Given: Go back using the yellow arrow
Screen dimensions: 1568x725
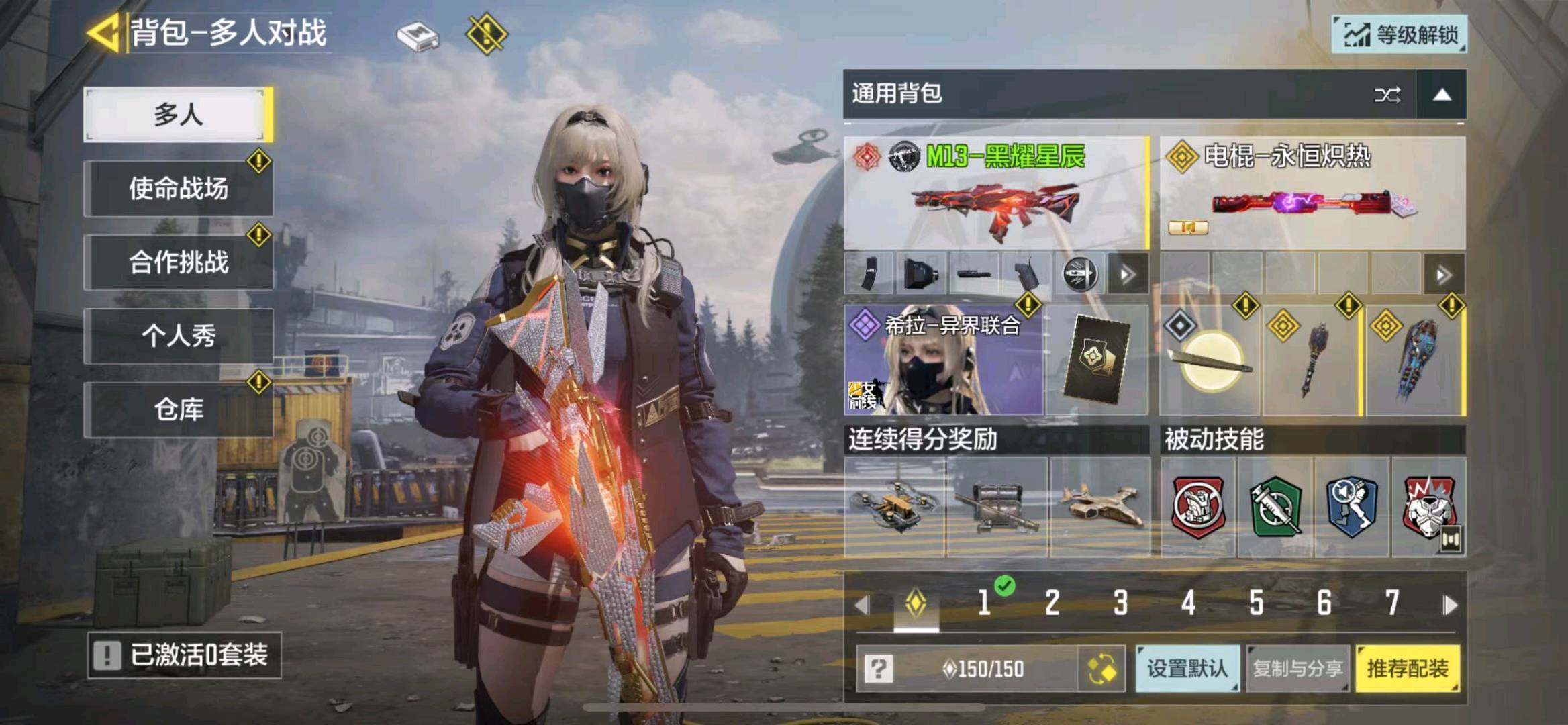Looking at the screenshot, I should tap(104, 33).
